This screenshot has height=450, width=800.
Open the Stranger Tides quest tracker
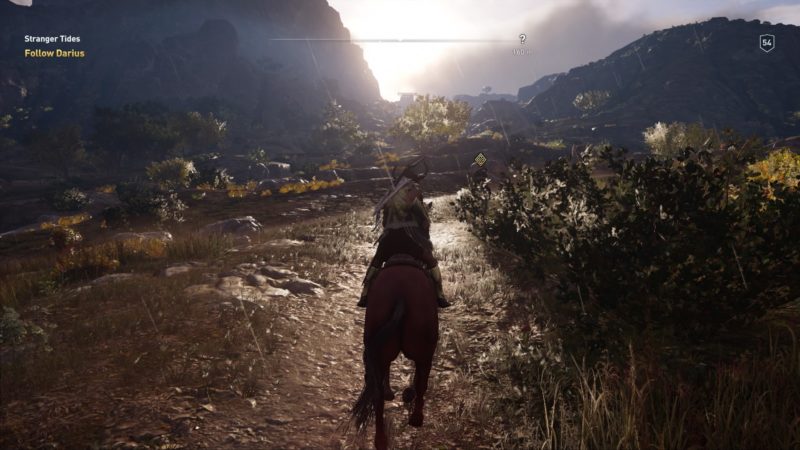[50, 39]
